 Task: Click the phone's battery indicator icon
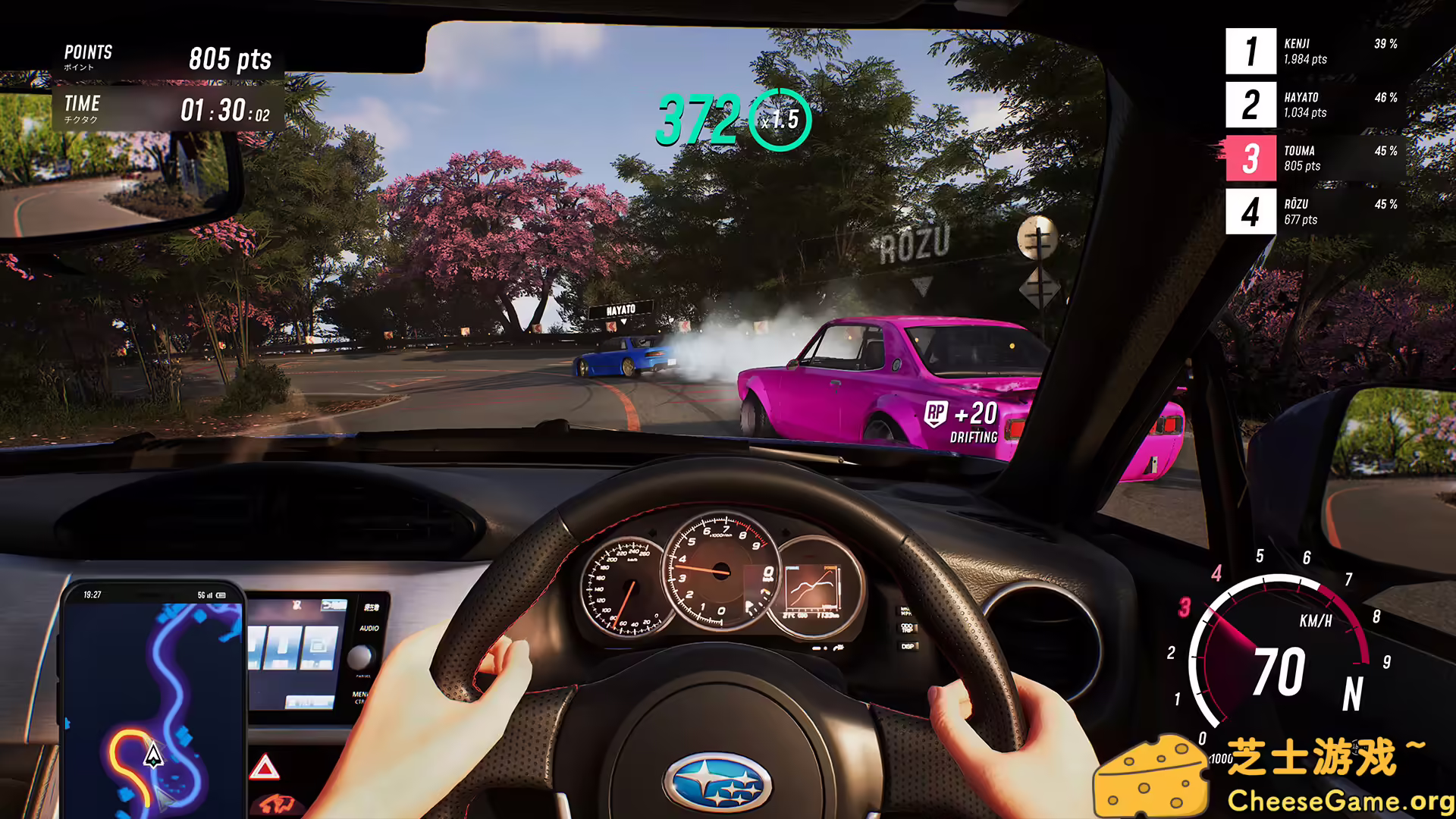coord(221,595)
